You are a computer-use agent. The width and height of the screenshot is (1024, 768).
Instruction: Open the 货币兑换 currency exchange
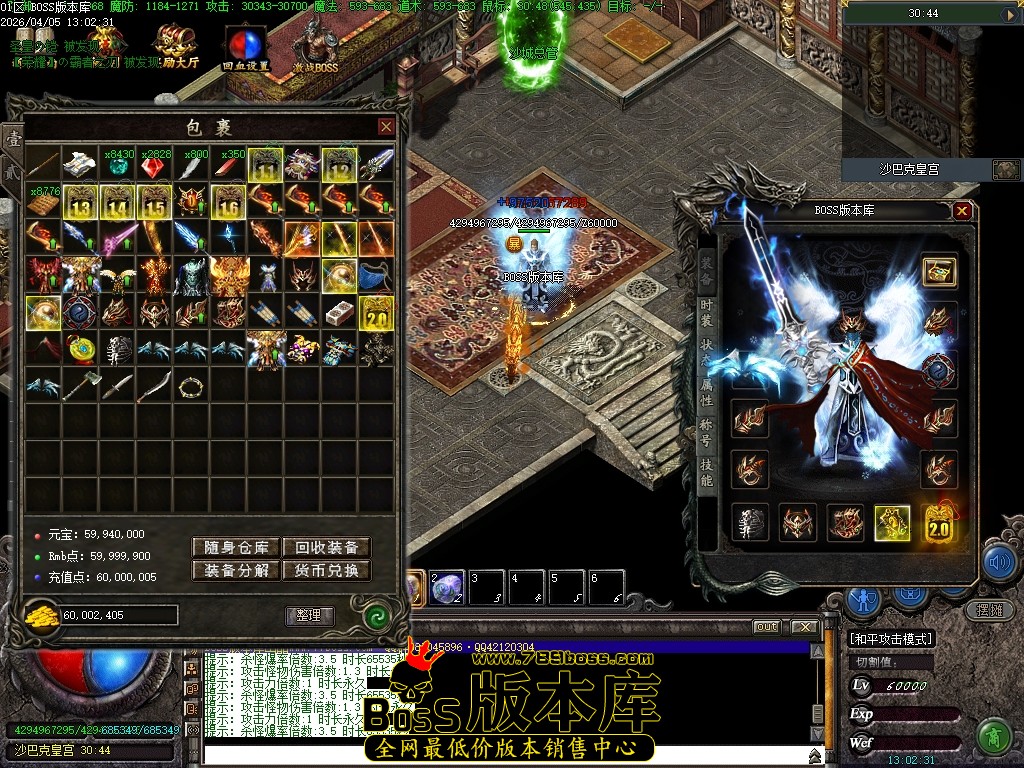coord(326,571)
